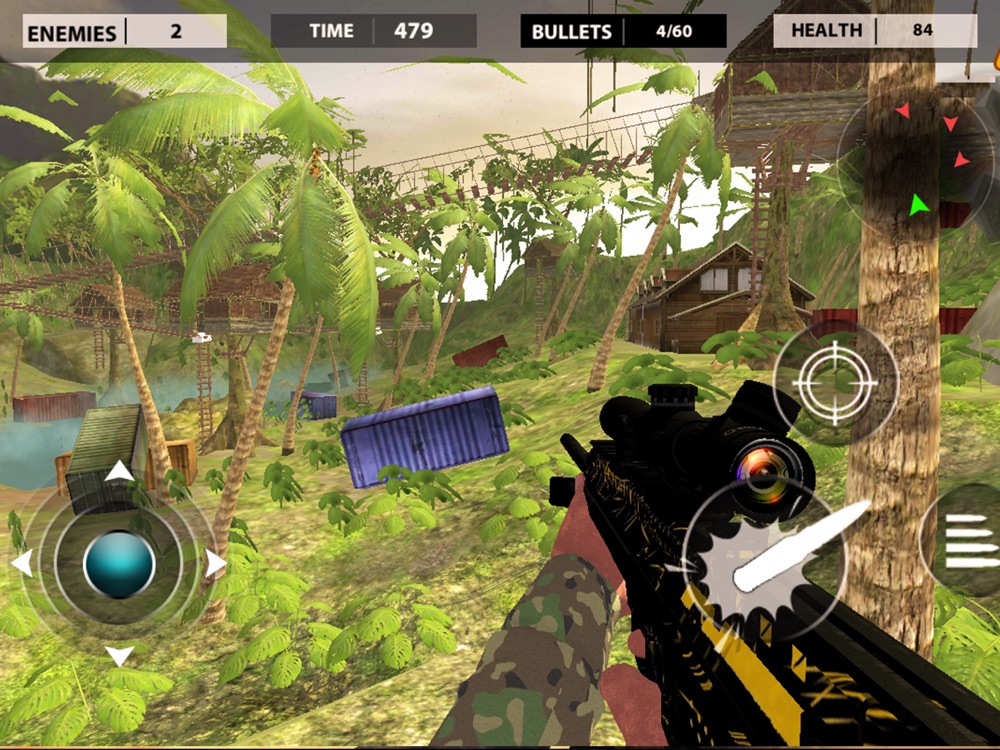Tap the joystick's up arrow
This screenshot has height=750, width=1000.
coord(119,471)
